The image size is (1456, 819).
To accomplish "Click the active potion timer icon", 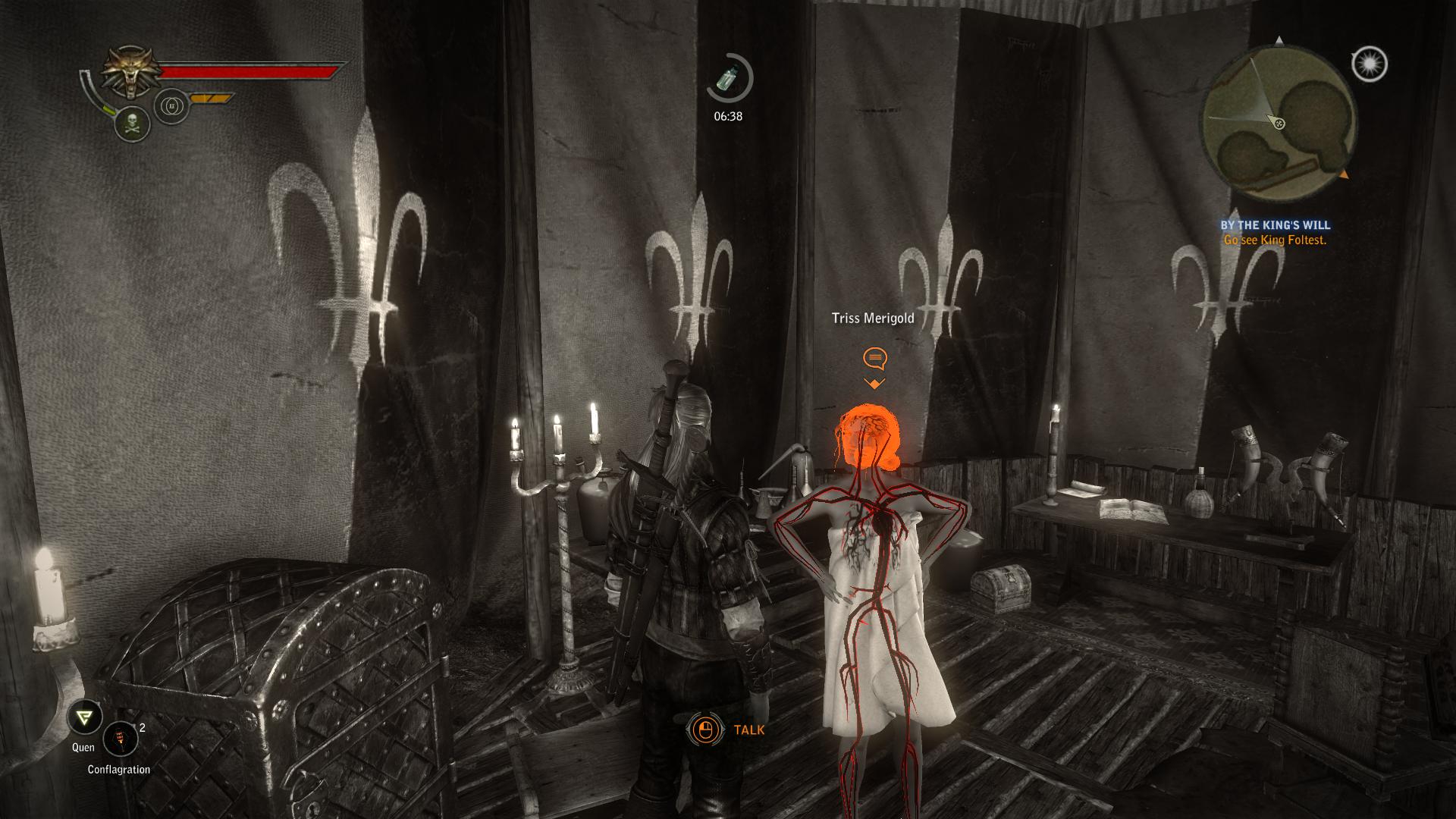I will coord(729,77).
